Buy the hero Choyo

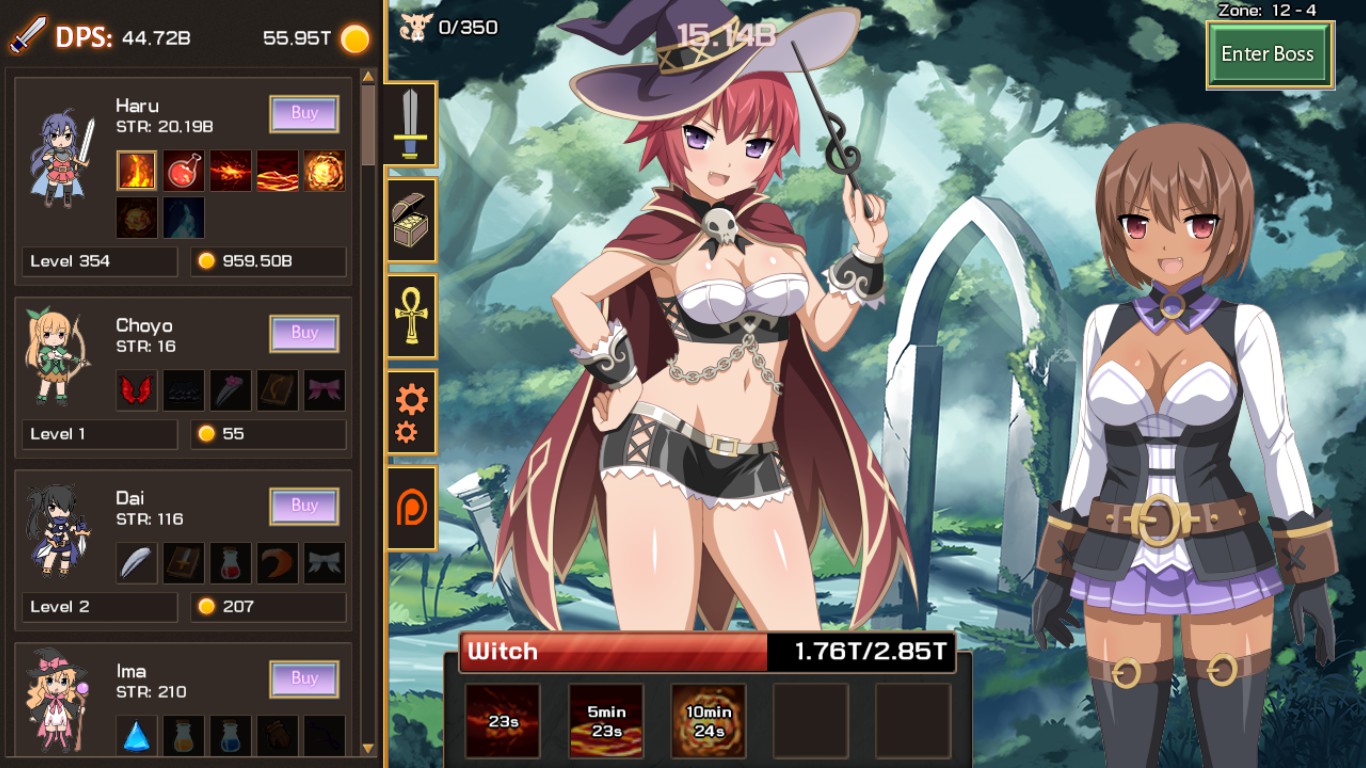tap(304, 333)
